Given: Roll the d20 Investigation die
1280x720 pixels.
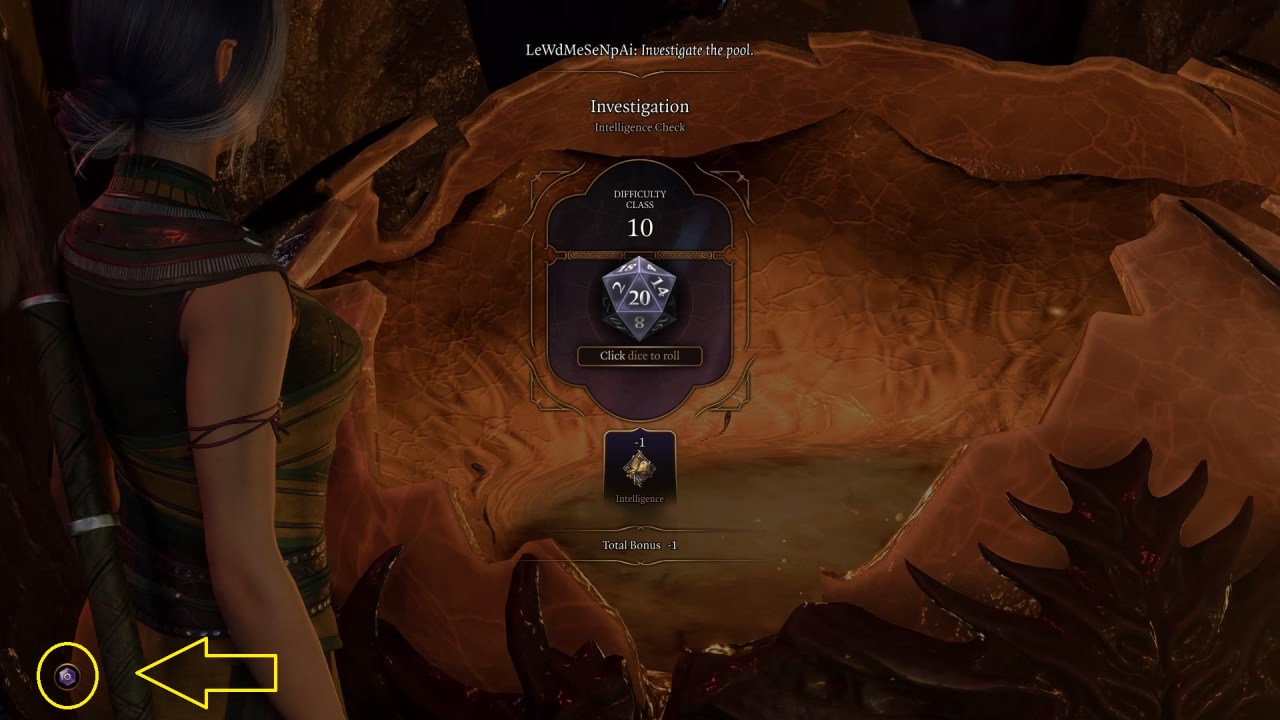Looking at the screenshot, I should pyautogui.click(x=640, y=299).
